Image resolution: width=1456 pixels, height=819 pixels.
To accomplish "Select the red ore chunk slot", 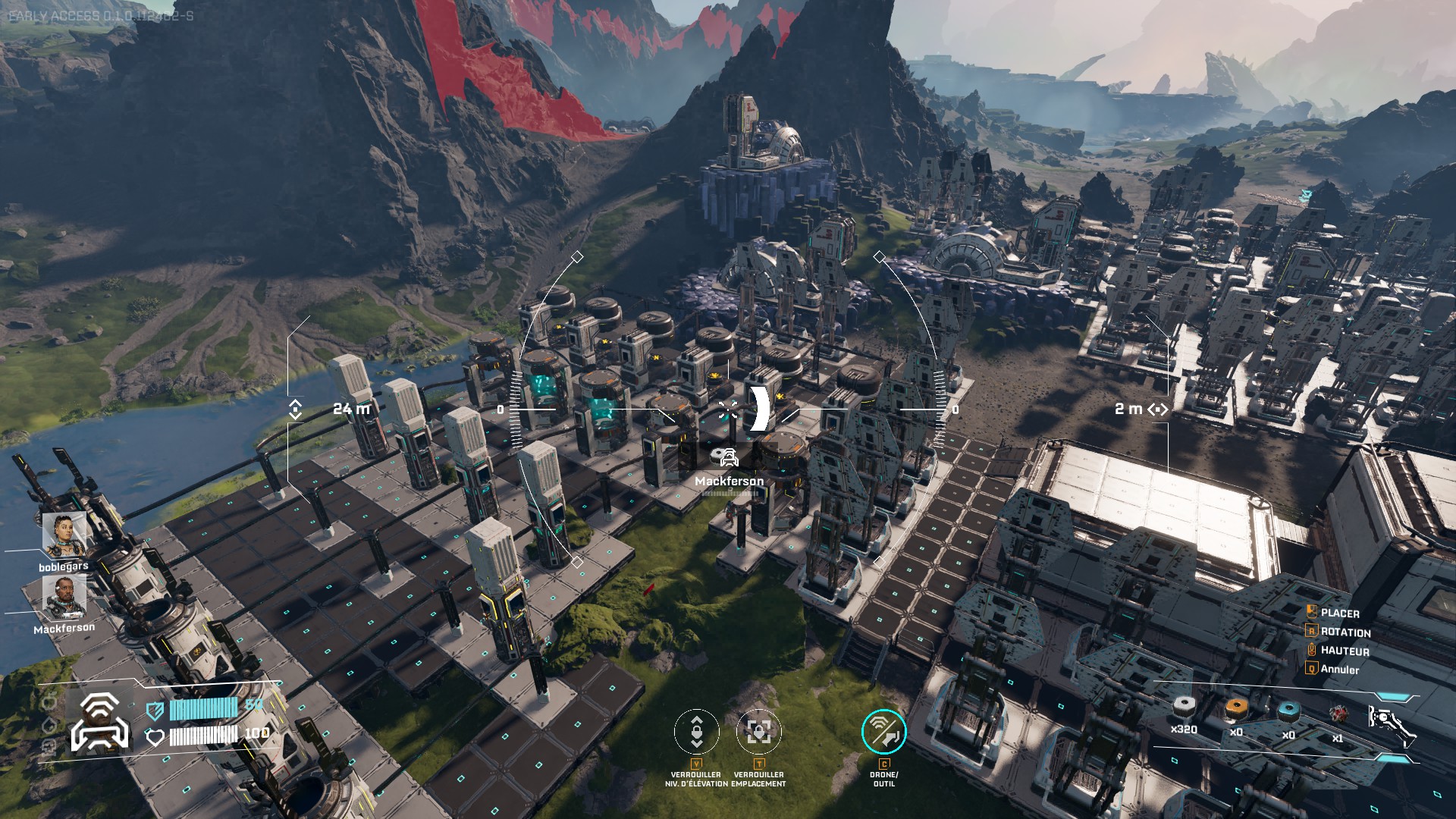I will pos(1338,715).
